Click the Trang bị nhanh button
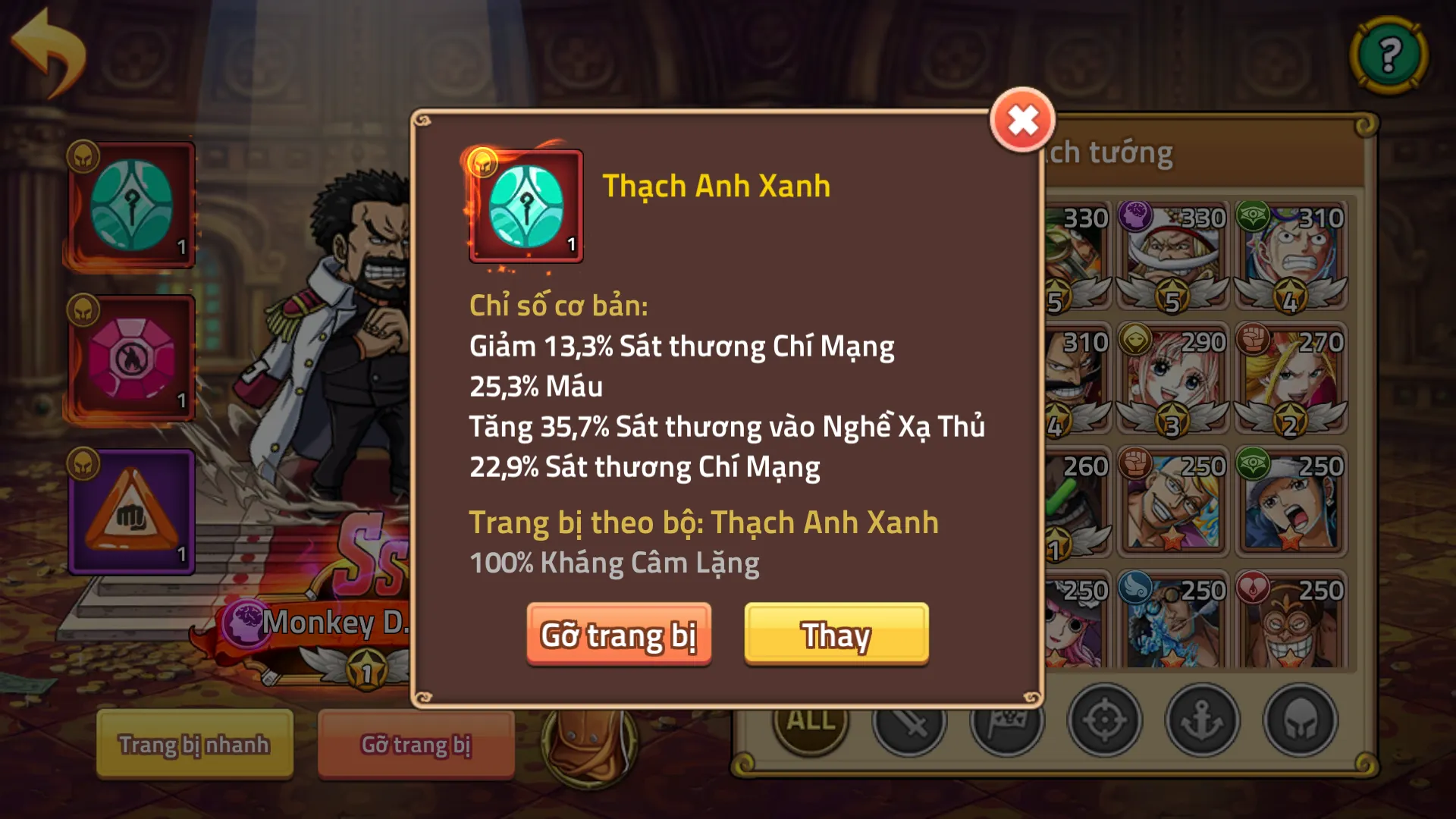 coord(193,745)
